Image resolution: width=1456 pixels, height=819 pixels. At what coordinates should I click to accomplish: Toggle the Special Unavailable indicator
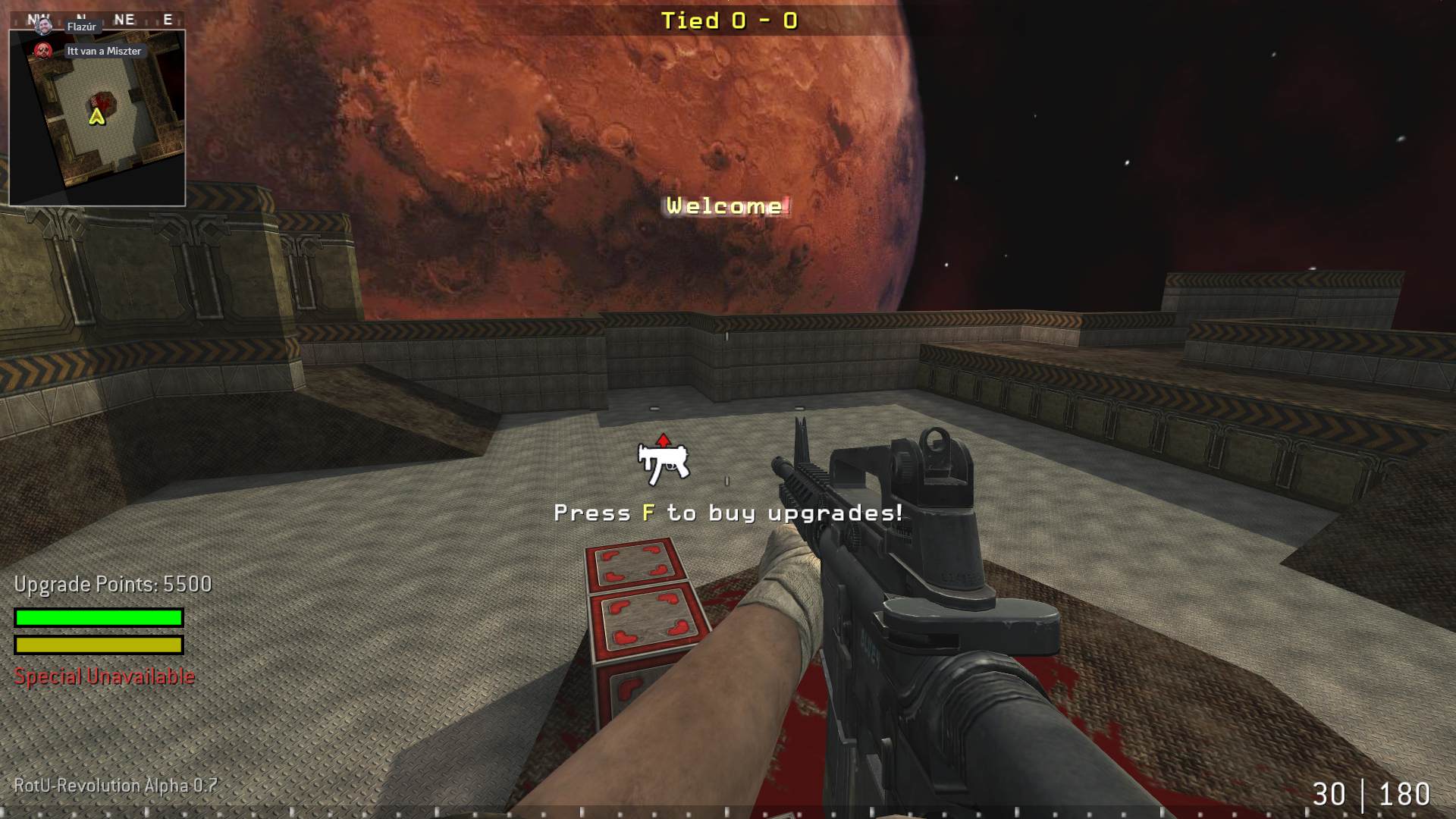(102, 675)
